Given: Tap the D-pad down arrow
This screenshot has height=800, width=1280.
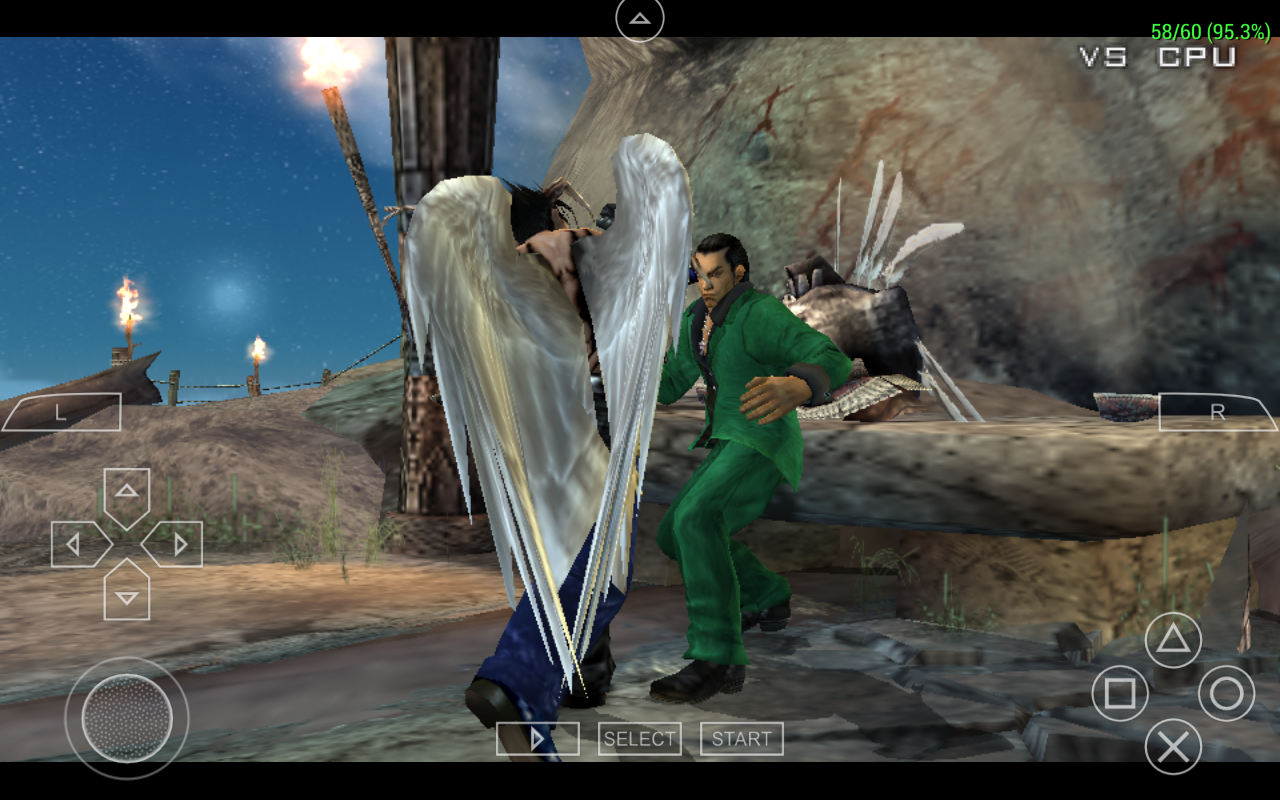Looking at the screenshot, I should click(x=127, y=594).
